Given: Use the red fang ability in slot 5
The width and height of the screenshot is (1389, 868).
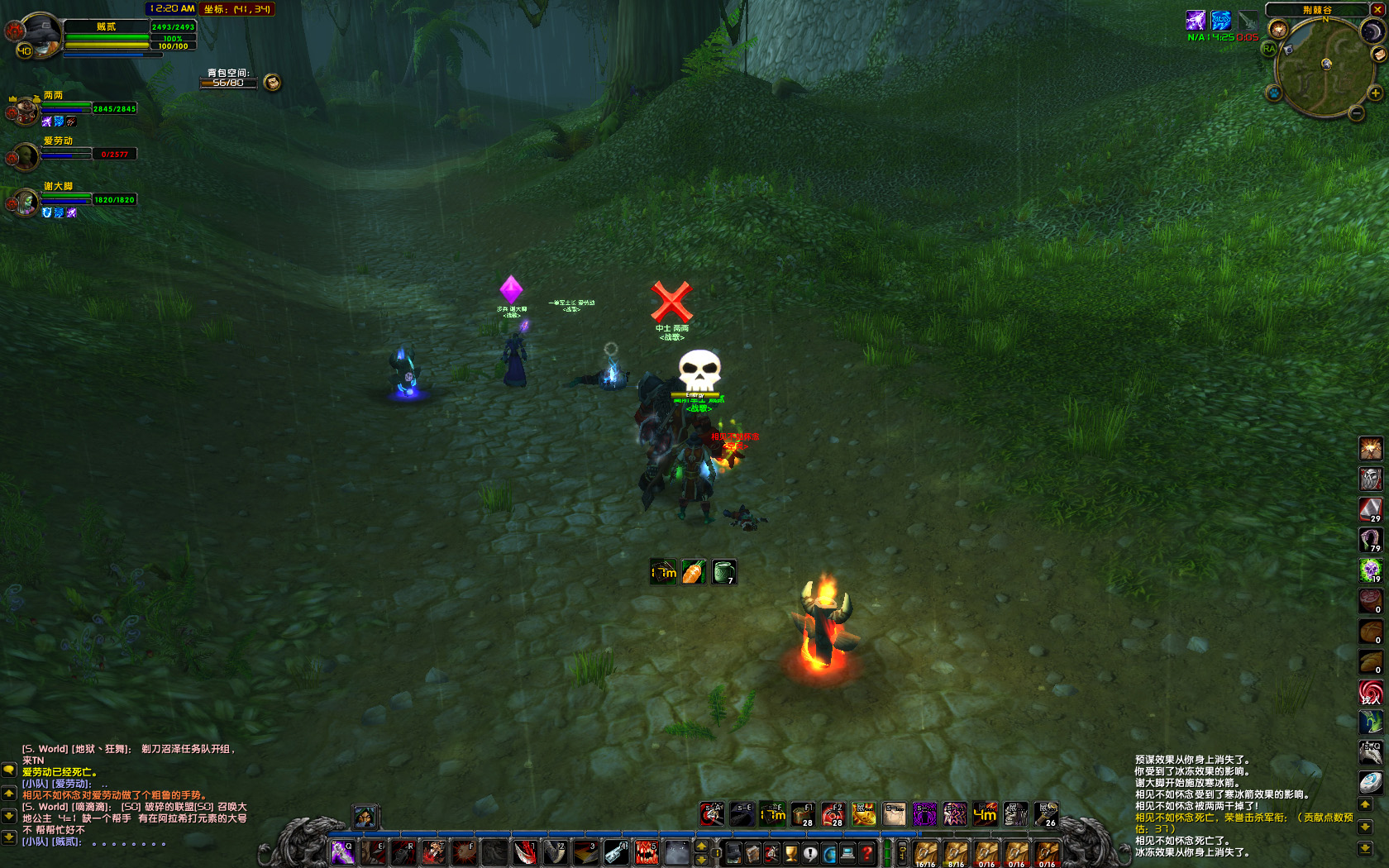Looking at the screenshot, I should [647, 852].
